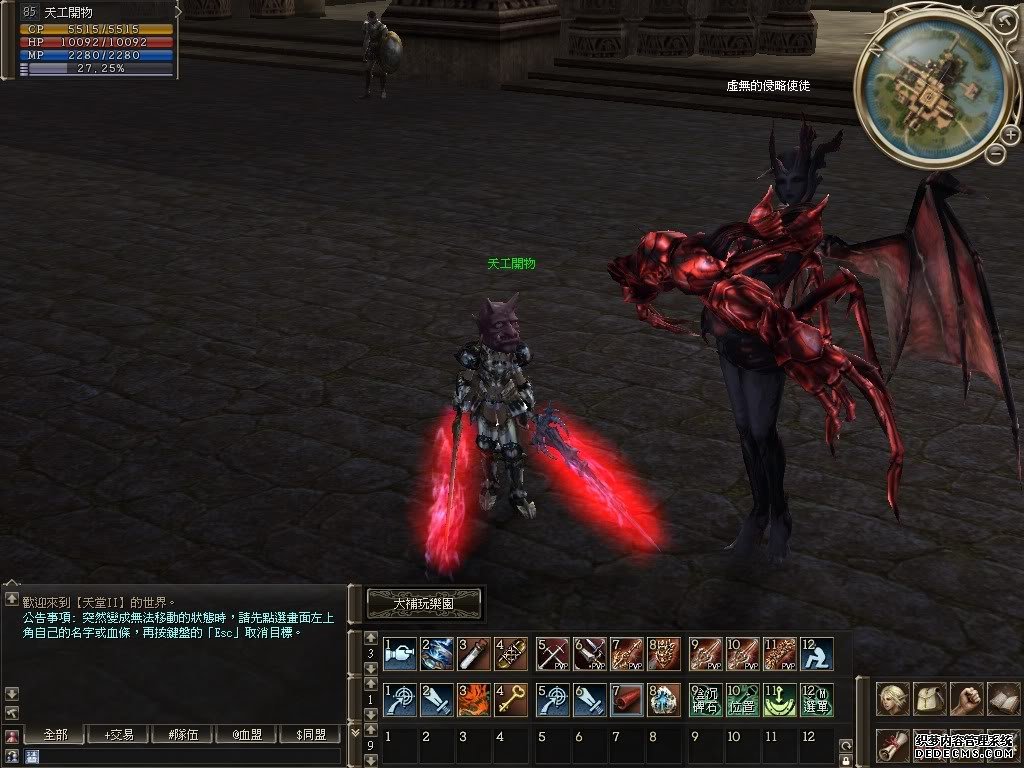Switch to the 全部 chat tab
Screen dimensions: 1024x768
click(56, 735)
